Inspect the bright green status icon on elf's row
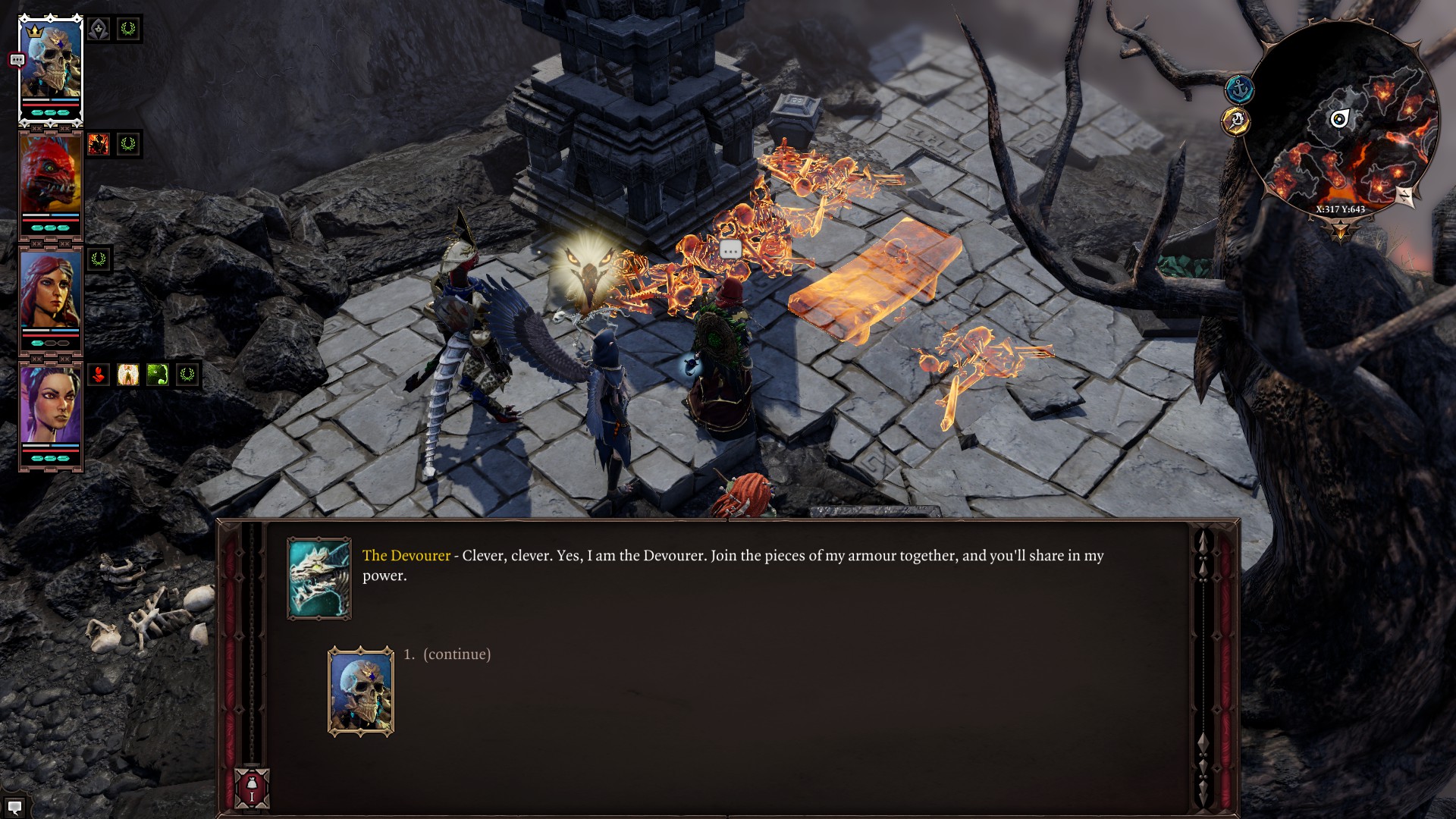 158,375
